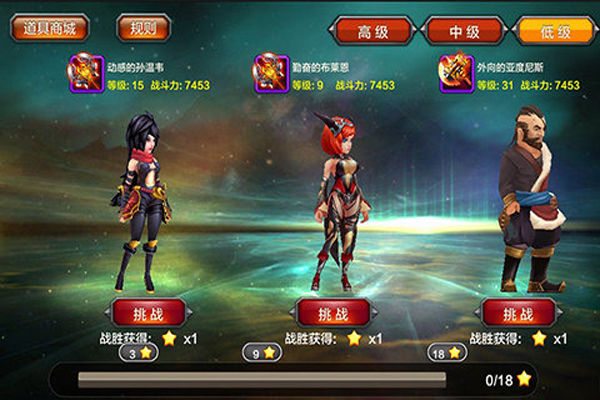Select the 3-star reward milestone
Viewport: 600px width, 400px height.
click(x=139, y=353)
